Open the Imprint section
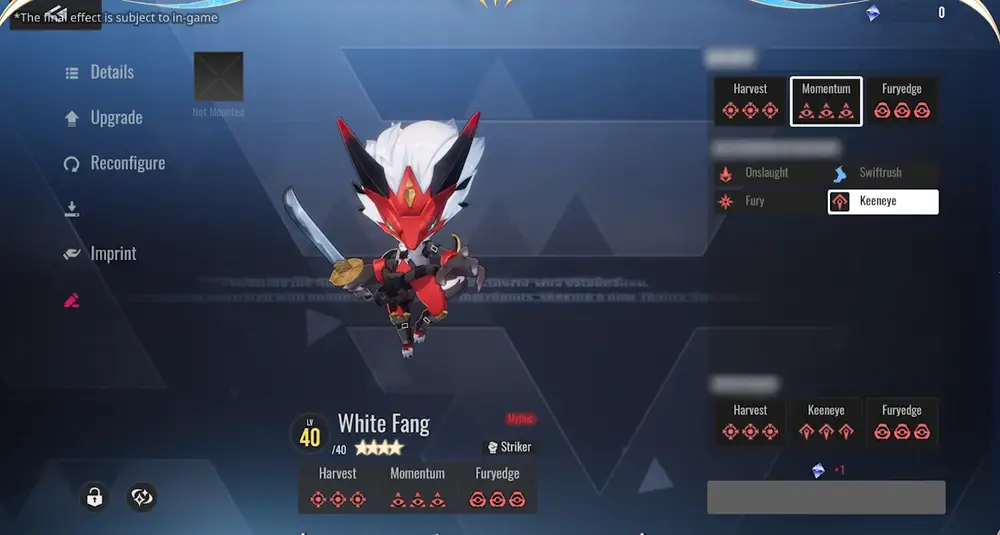The image size is (1000, 535). click(x=101, y=254)
